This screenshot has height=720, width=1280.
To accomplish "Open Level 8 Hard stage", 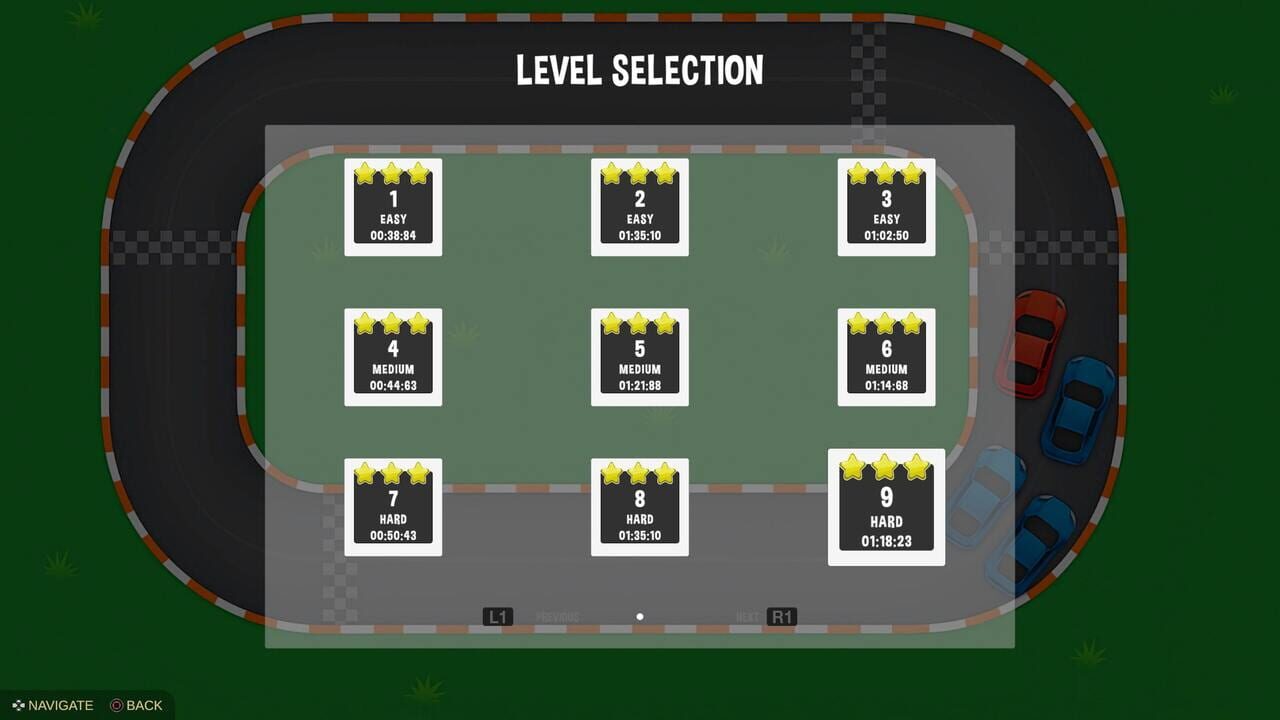I will 639,506.
